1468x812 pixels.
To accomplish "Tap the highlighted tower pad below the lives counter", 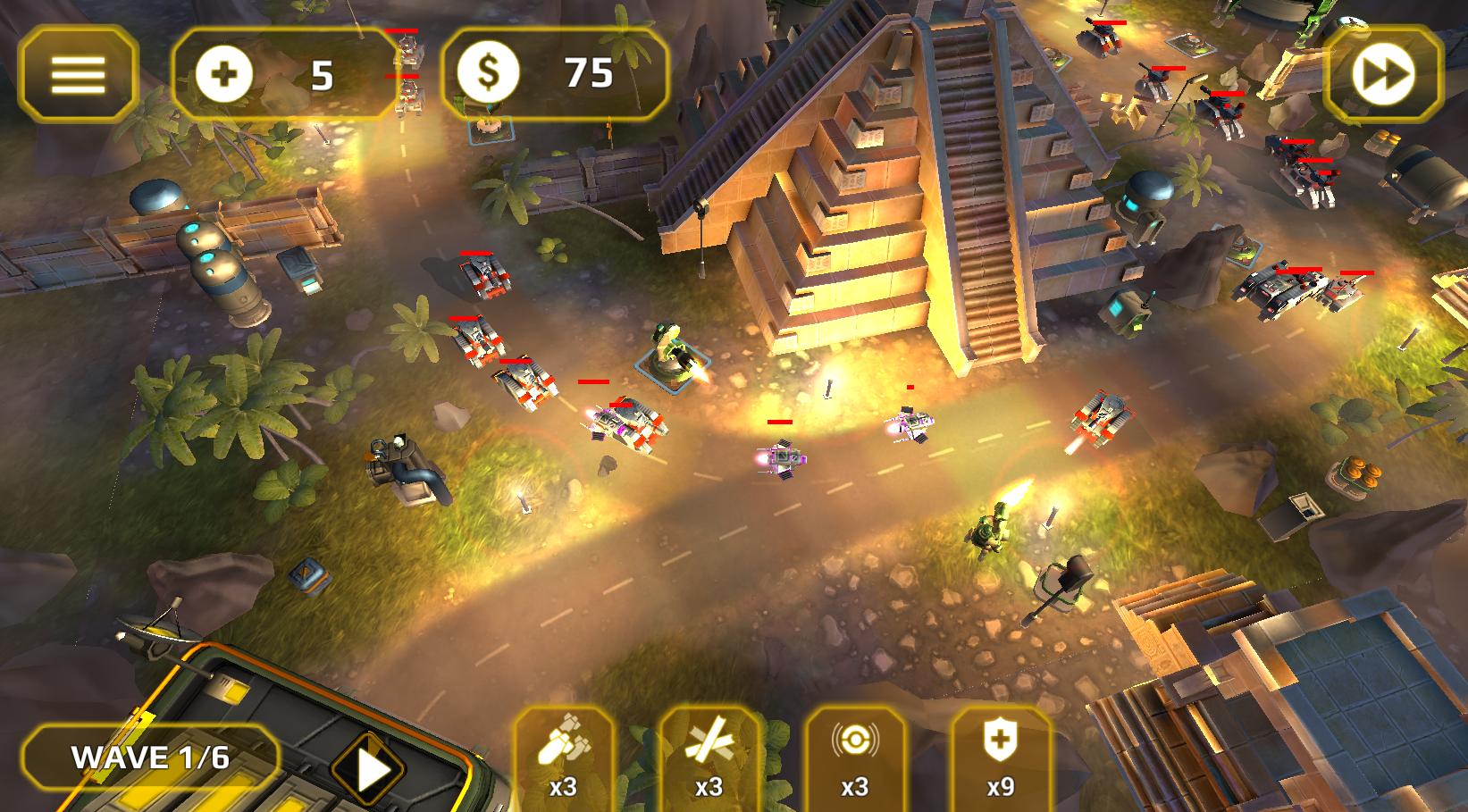I will coord(488,125).
